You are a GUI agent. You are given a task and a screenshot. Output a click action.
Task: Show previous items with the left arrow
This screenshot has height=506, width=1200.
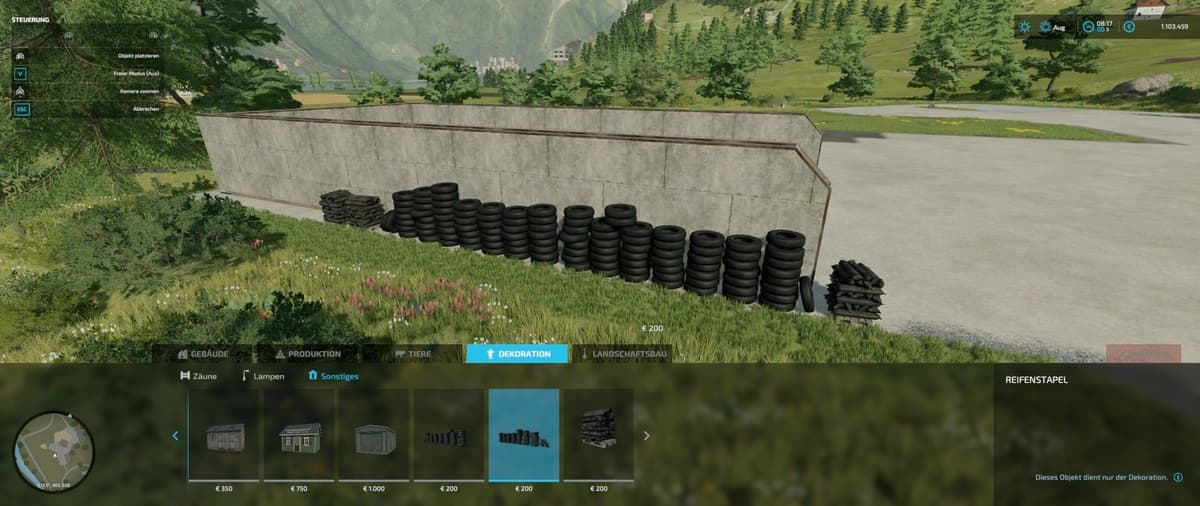click(175, 435)
